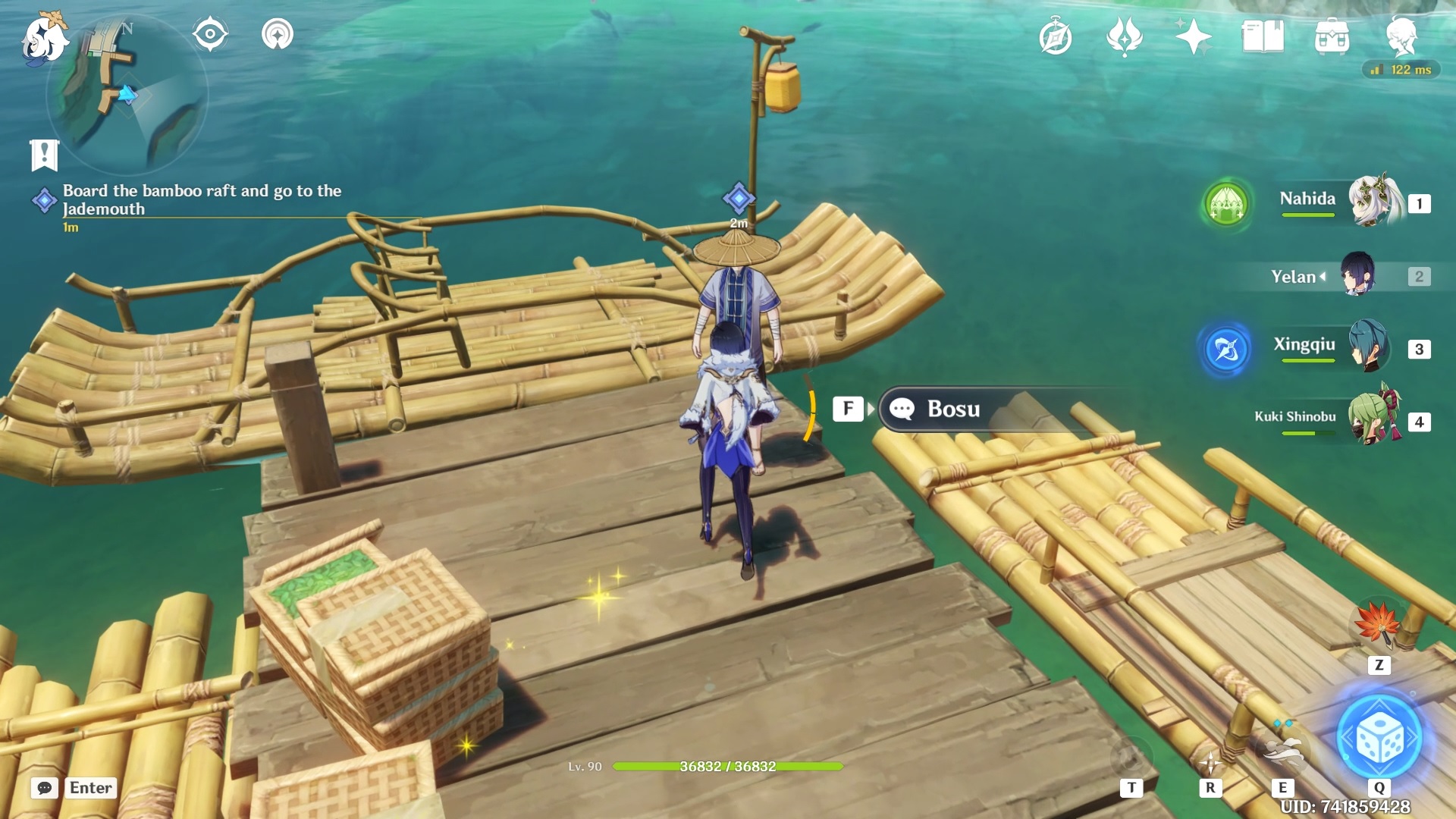The image size is (1456, 819).
Task: Talk to Bosu via the F prompt
Action: click(x=849, y=408)
